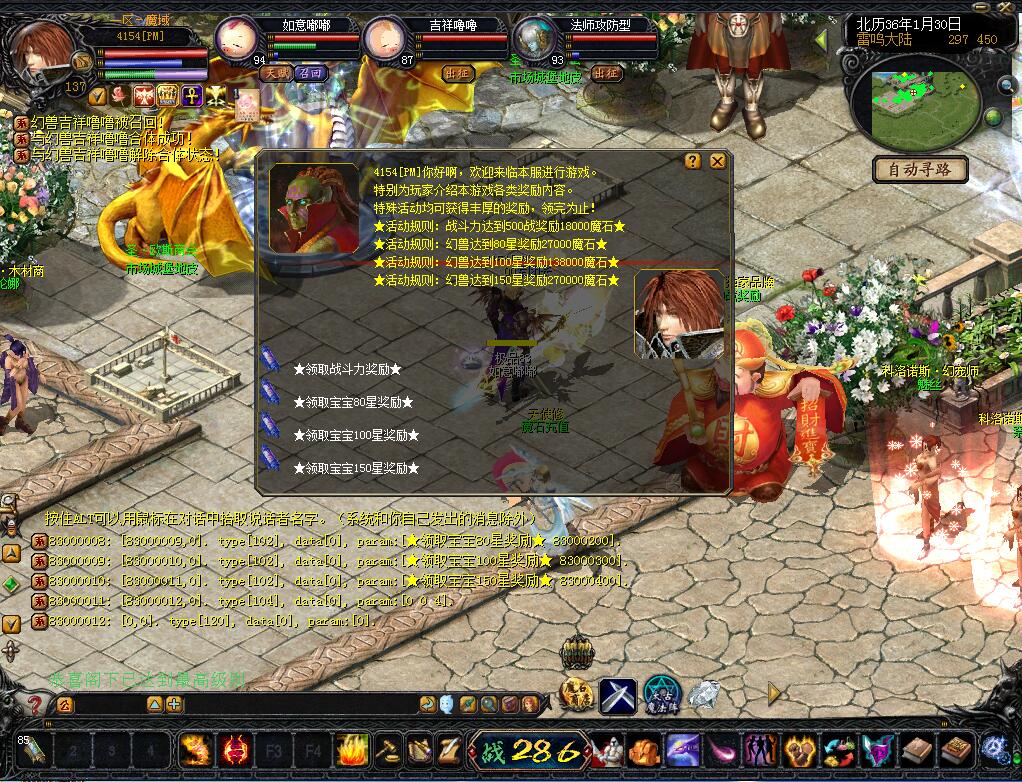
Task: Click the 自动寻路 auto-pathfinding button
Action: pyautogui.click(x=920, y=169)
